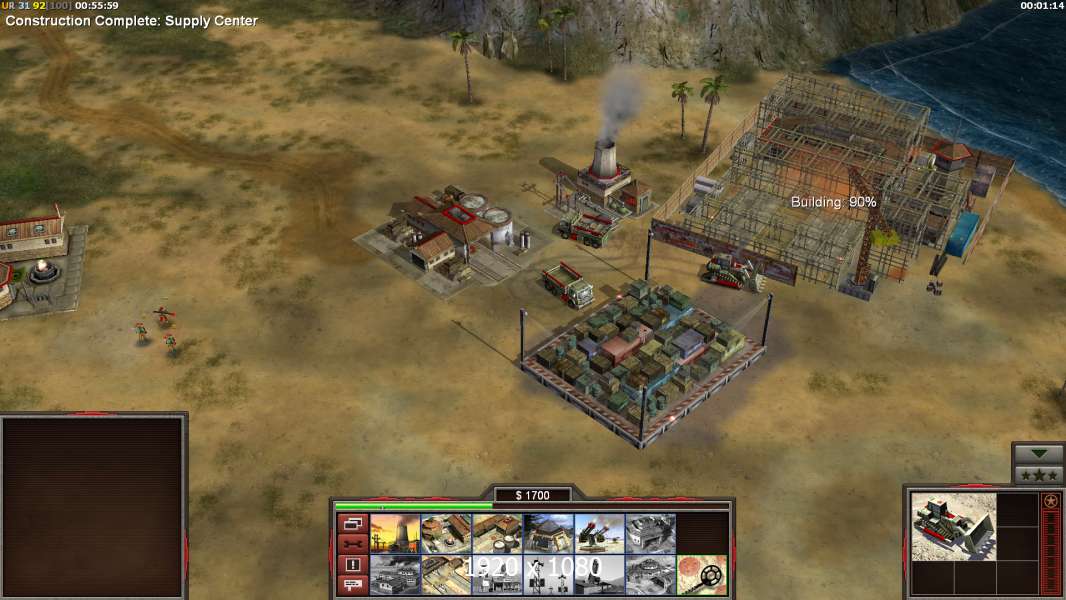Open the red speech bubble communicator button
This screenshot has height=600, width=1066.
[x=352, y=586]
